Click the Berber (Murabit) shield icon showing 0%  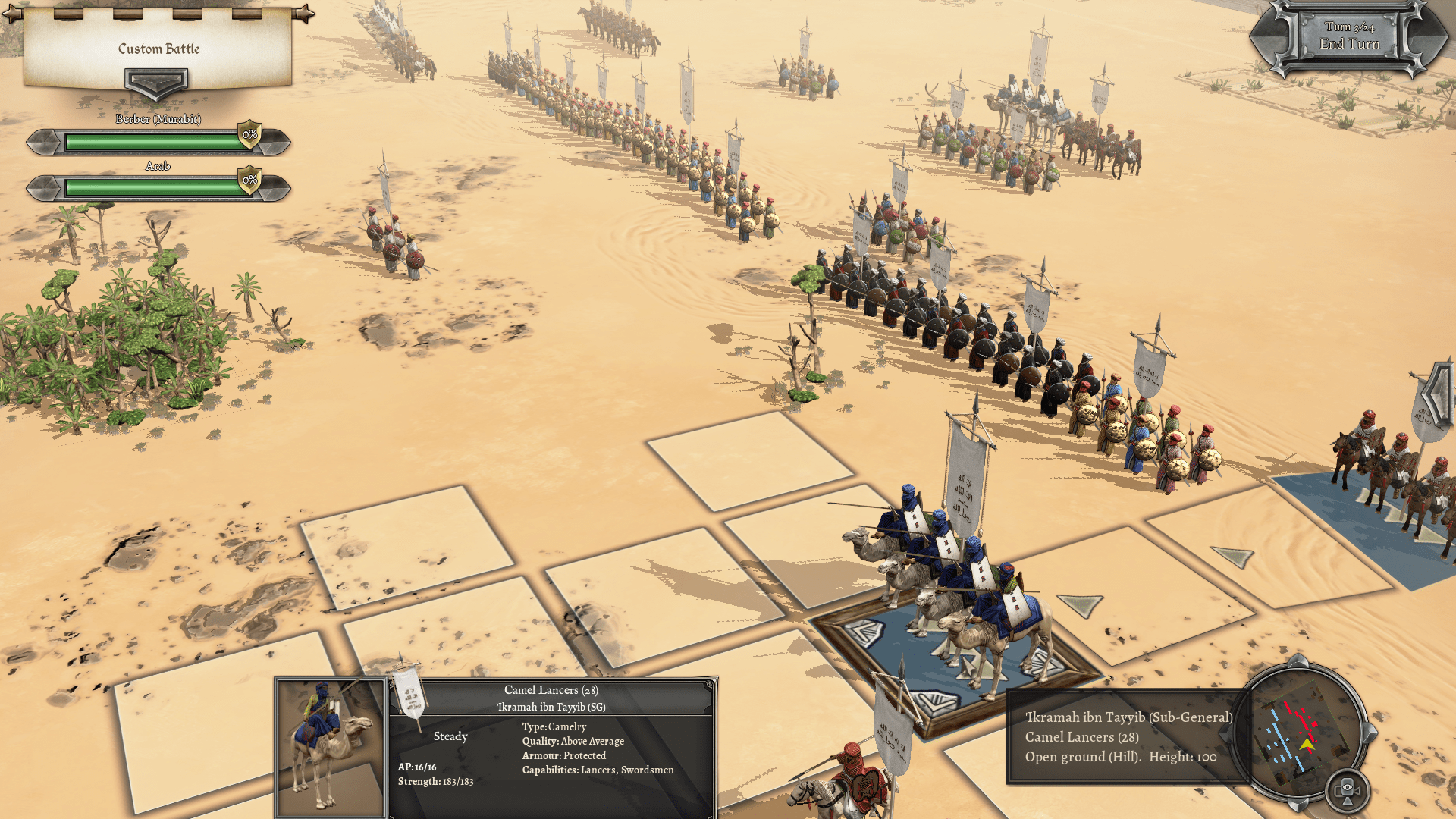tap(249, 135)
